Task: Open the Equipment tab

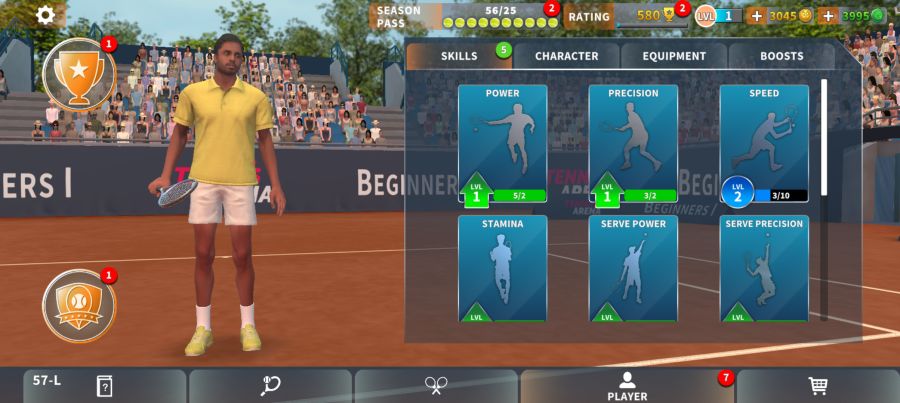Action: pos(674,56)
